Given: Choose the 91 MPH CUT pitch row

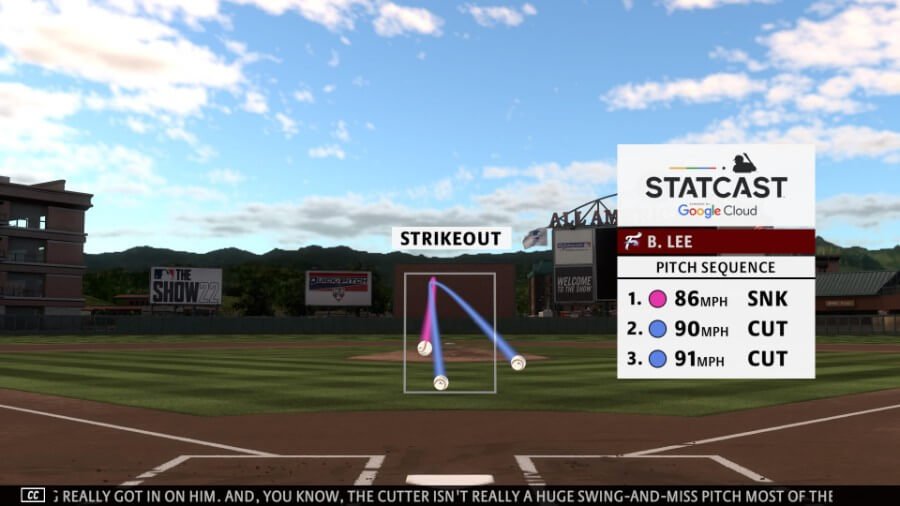Looking at the screenshot, I should (715, 359).
